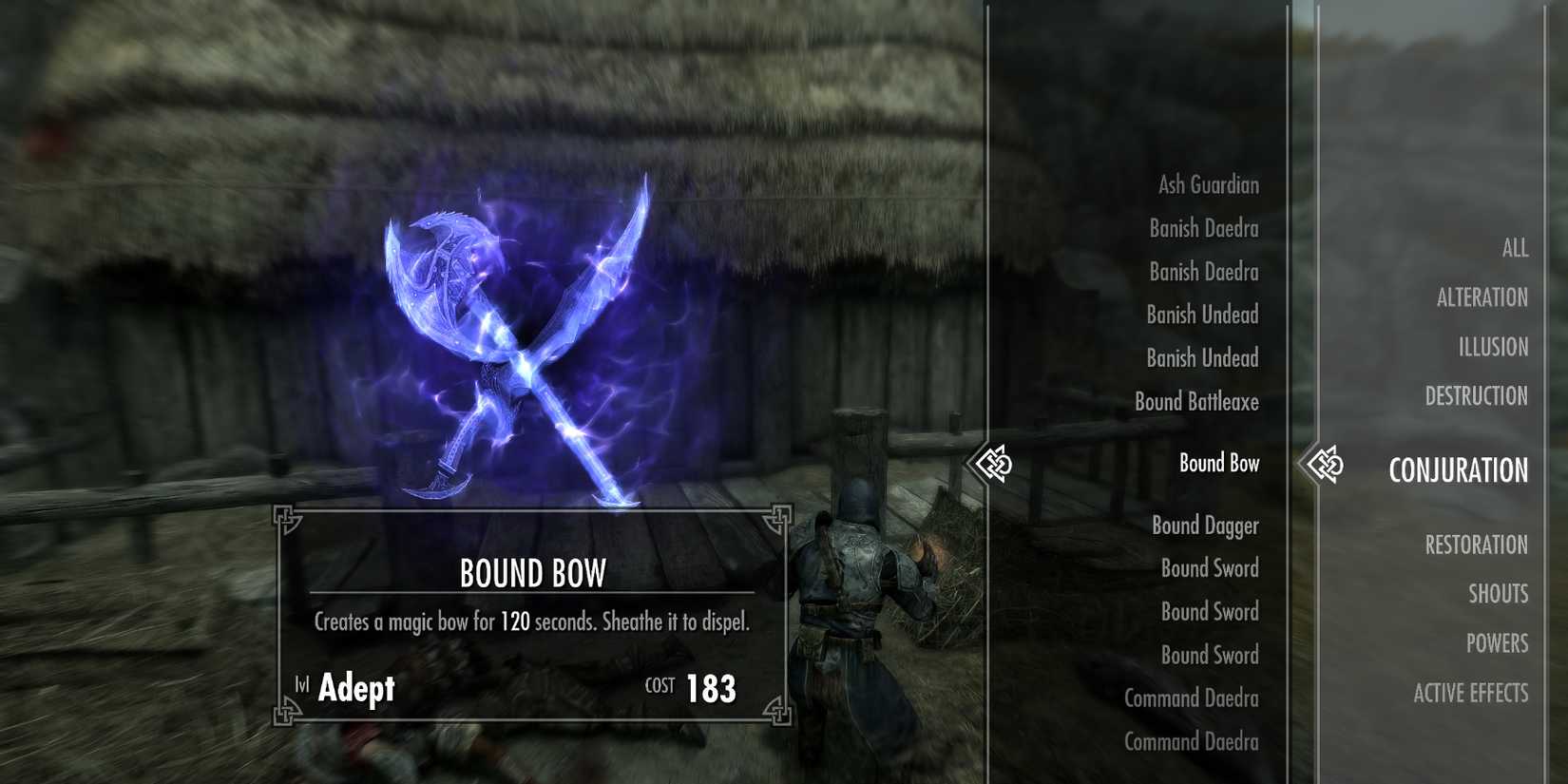Open the POWERS section
Image resolution: width=1568 pixels, height=784 pixels.
tap(1498, 643)
